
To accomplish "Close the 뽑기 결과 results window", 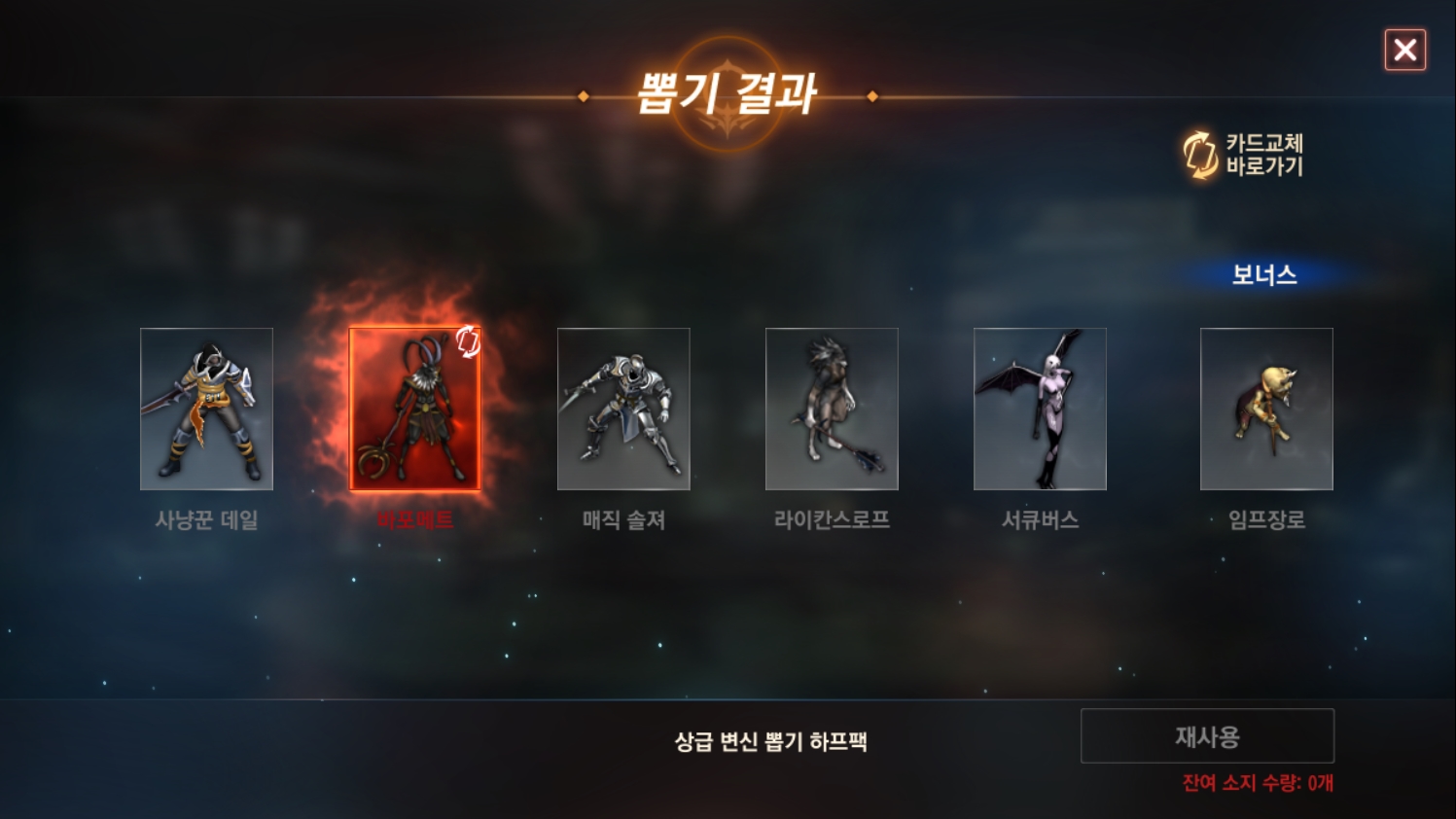I will [1404, 51].
